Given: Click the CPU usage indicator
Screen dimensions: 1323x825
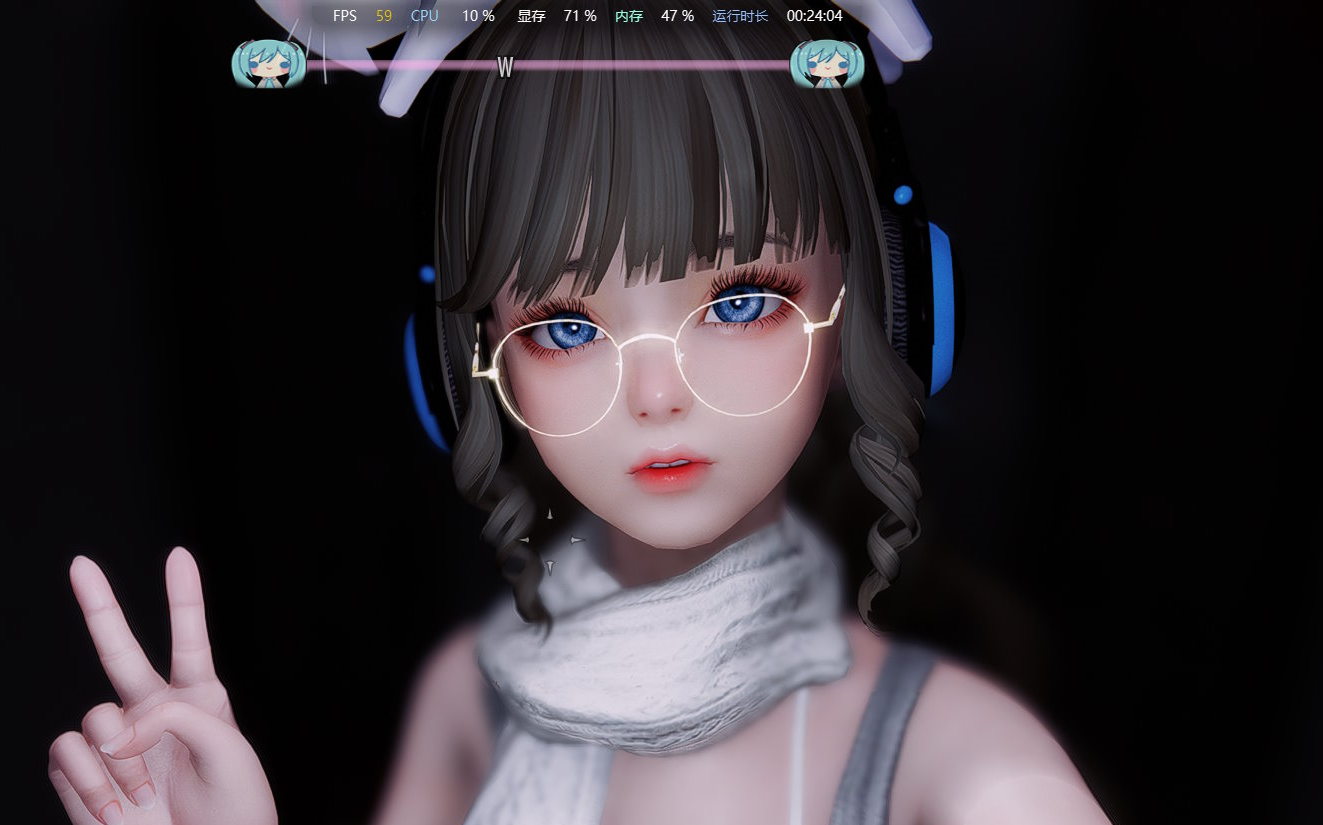Looking at the screenshot, I should point(424,15).
